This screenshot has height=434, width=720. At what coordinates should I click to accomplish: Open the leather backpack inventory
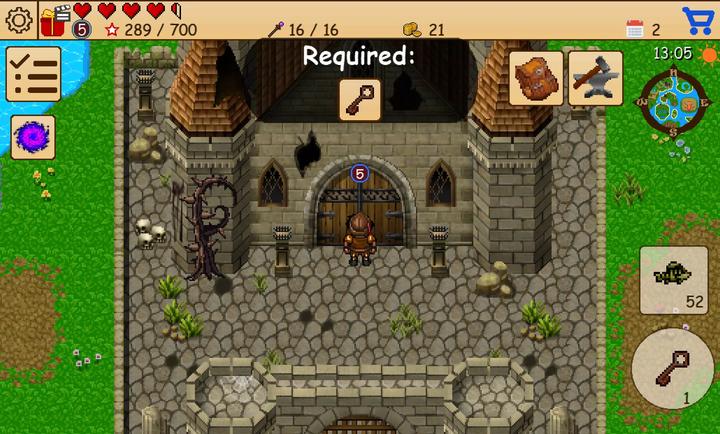point(536,78)
